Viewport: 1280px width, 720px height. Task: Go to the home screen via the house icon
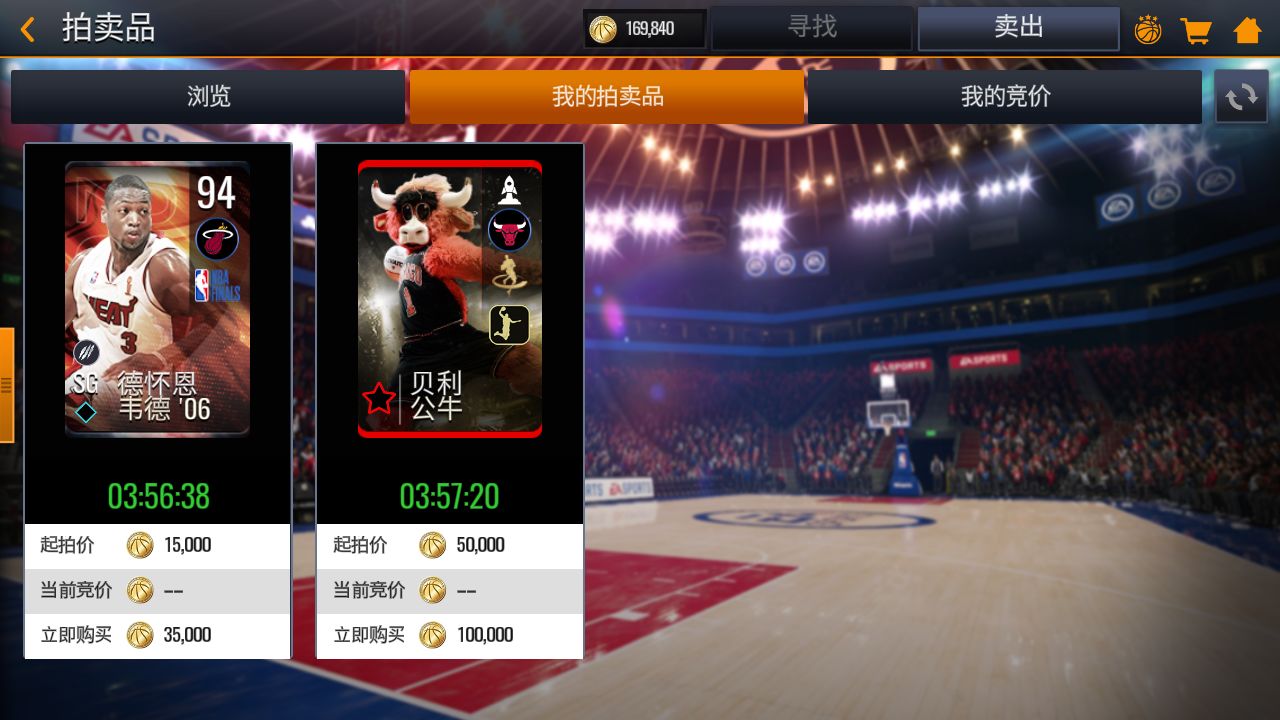point(1246,29)
